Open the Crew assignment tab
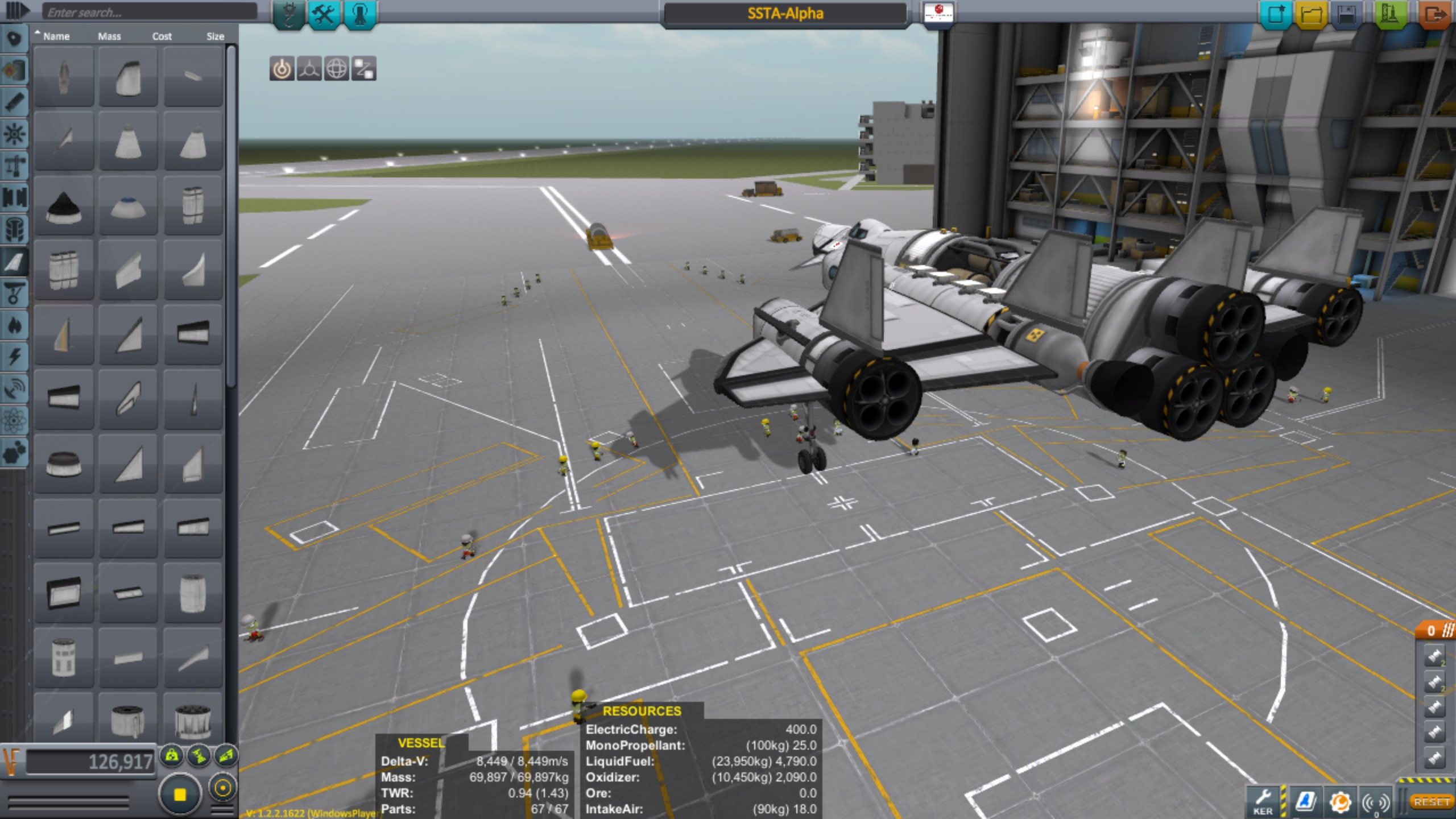This screenshot has width=1456, height=819. (359, 14)
